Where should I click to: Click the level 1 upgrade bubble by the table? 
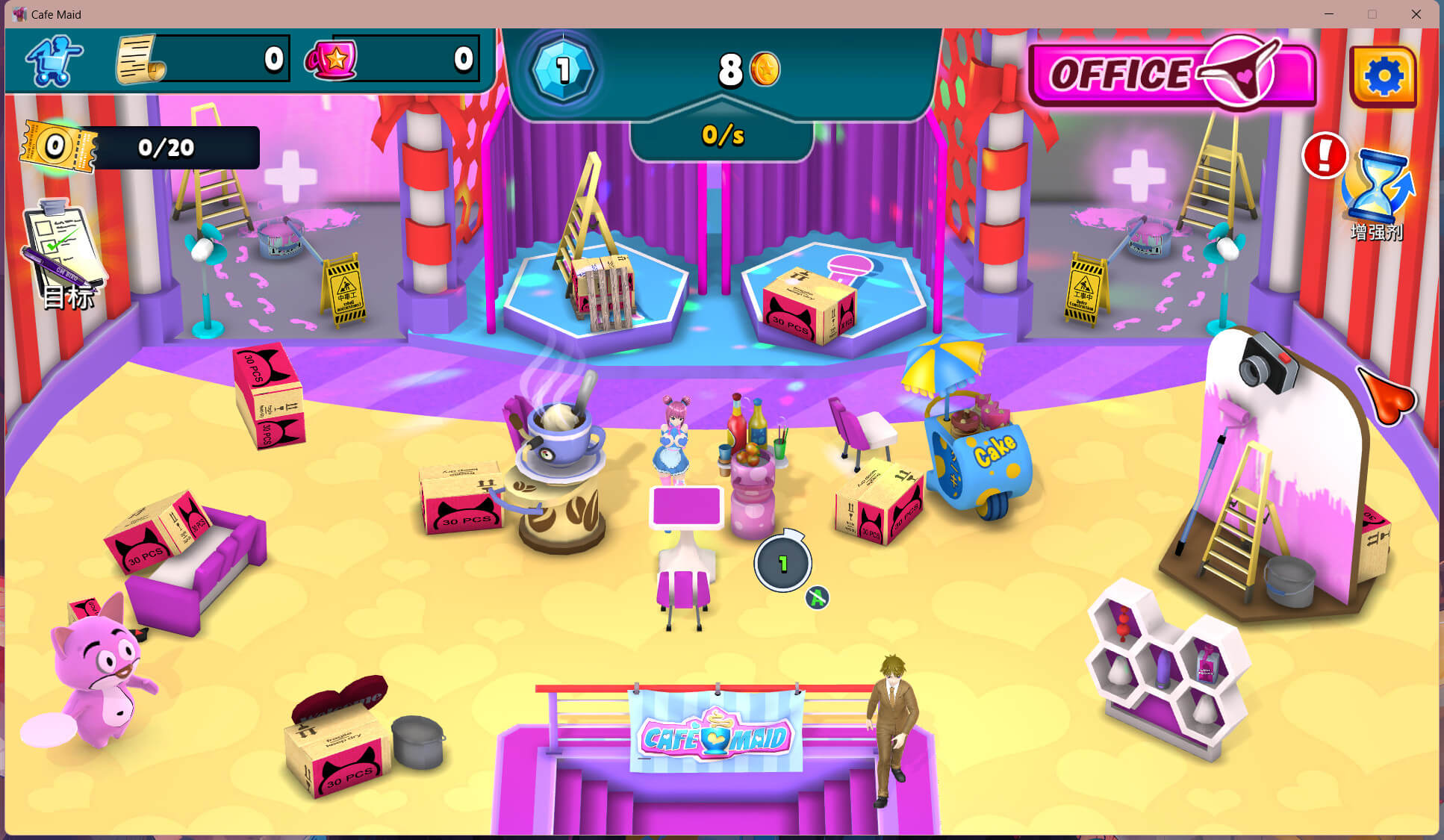782,563
